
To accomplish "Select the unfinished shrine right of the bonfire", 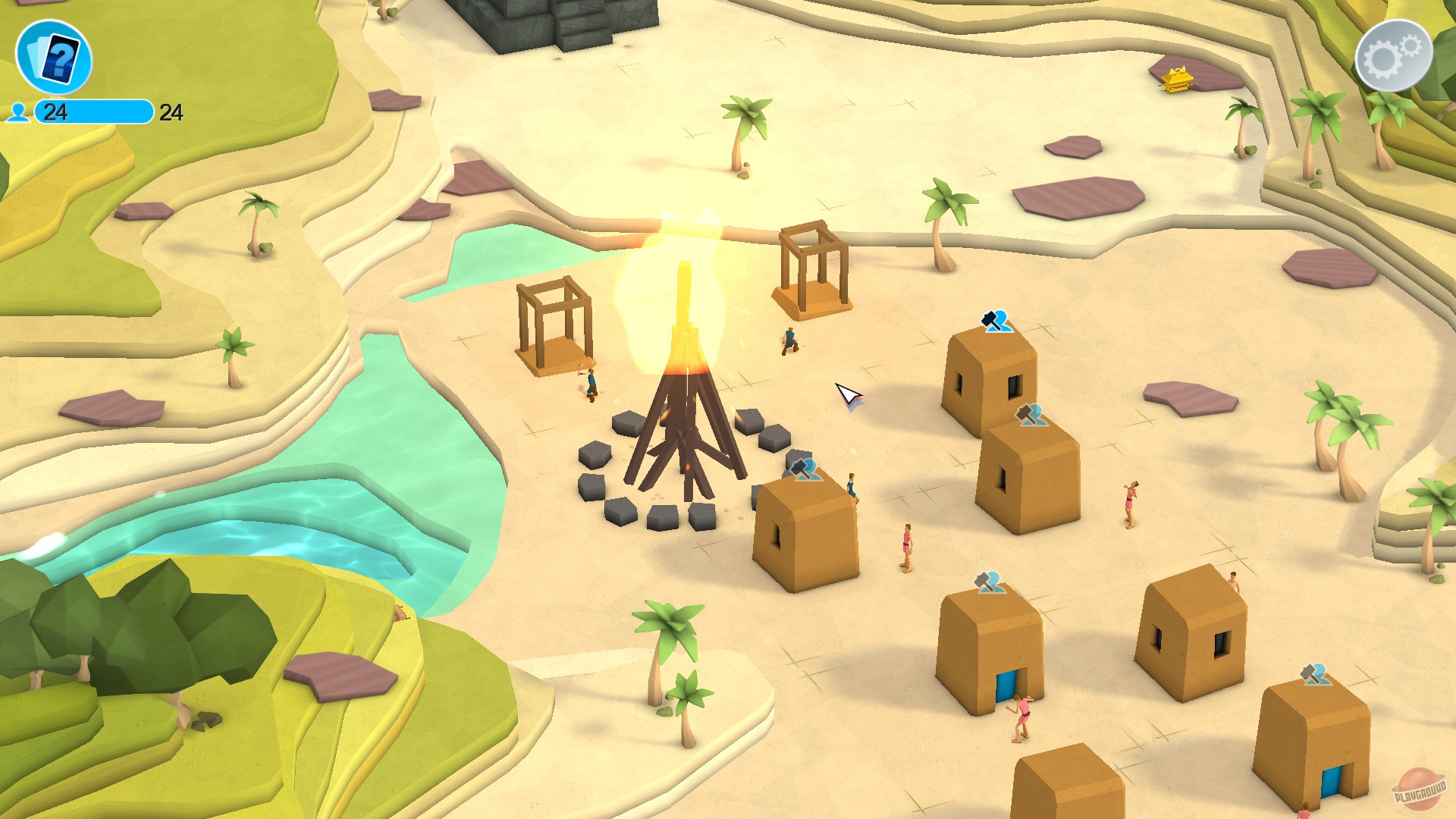I will pyautogui.click(x=811, y=265).
